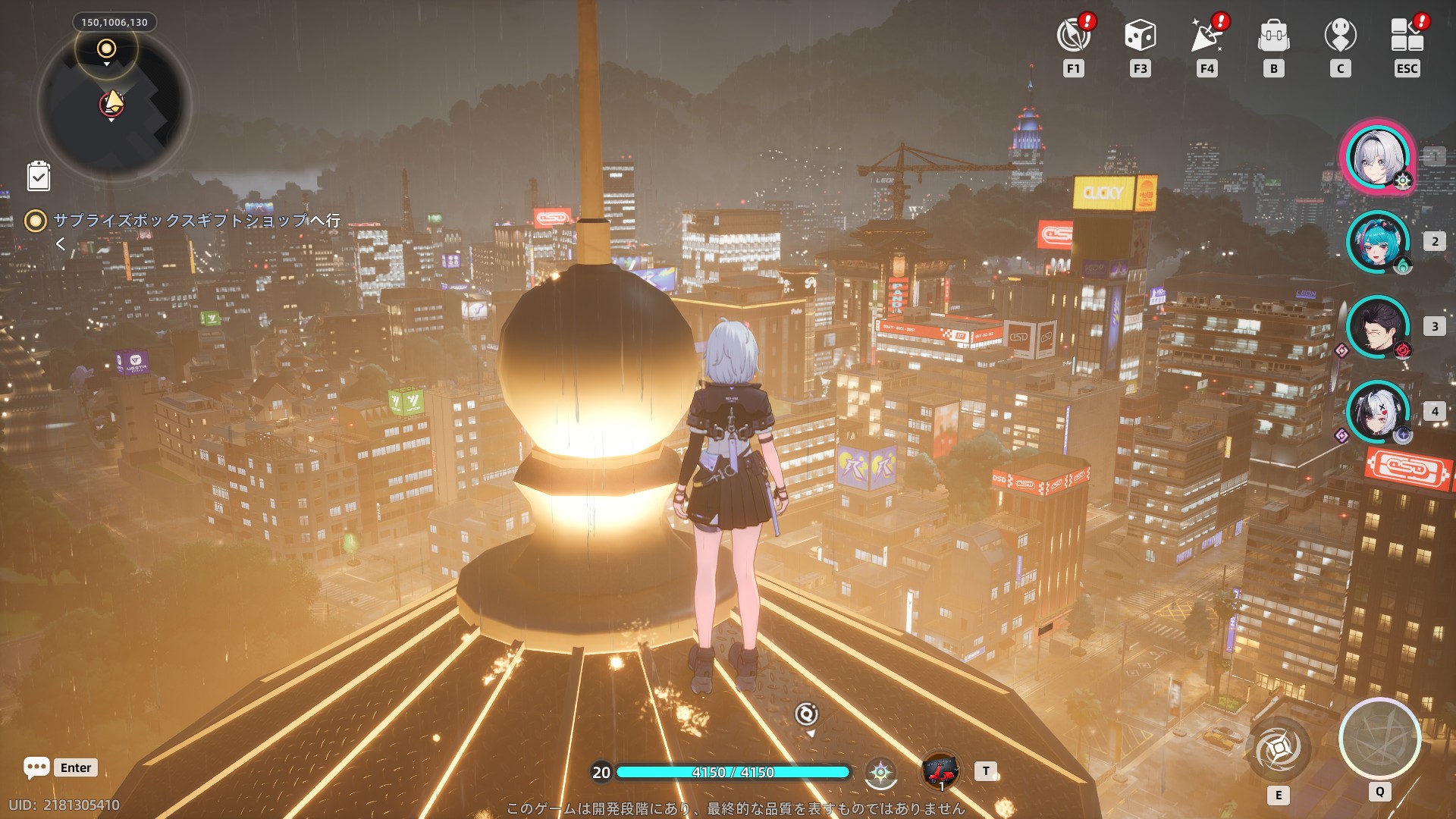Open the backpack inventory
This screenshot has height=819, width=1456.
1273,36
